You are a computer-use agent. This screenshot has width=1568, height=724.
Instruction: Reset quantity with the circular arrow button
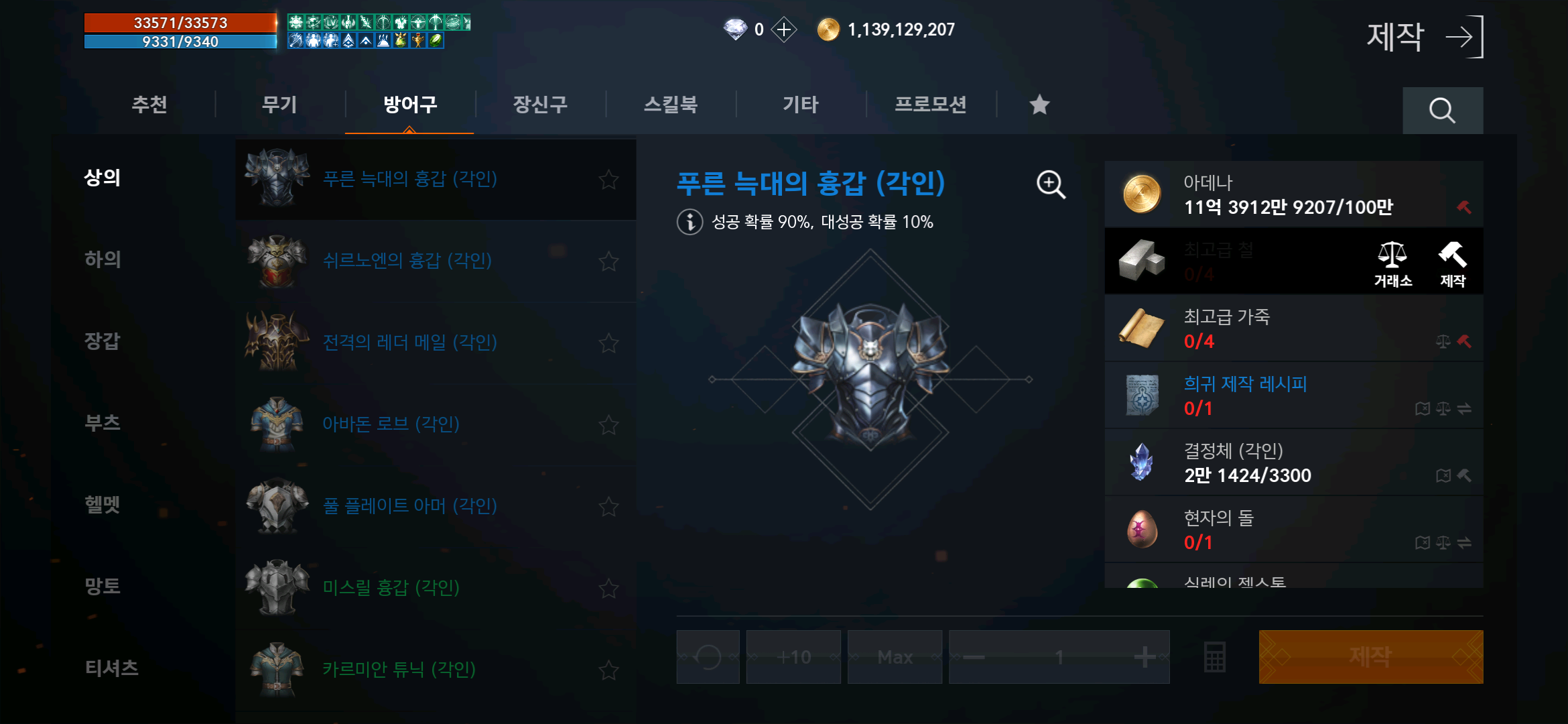pos(708,656)
